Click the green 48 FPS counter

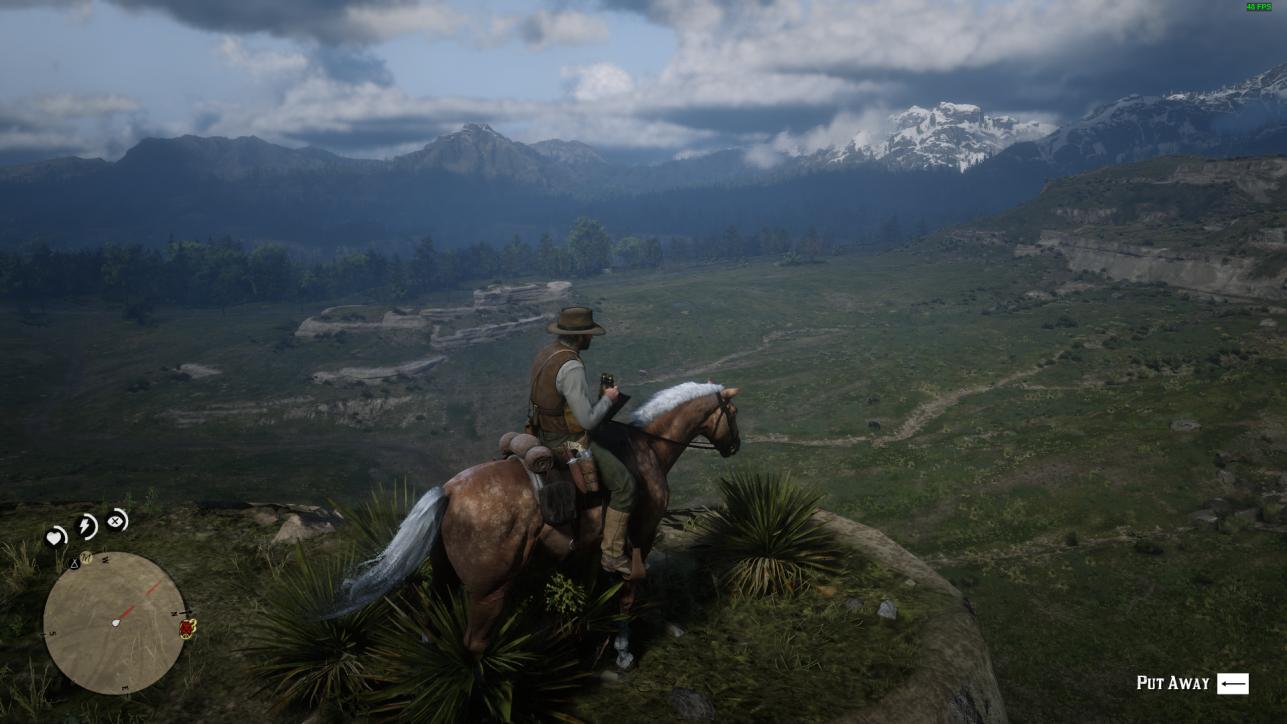[x=1258, y=8]
